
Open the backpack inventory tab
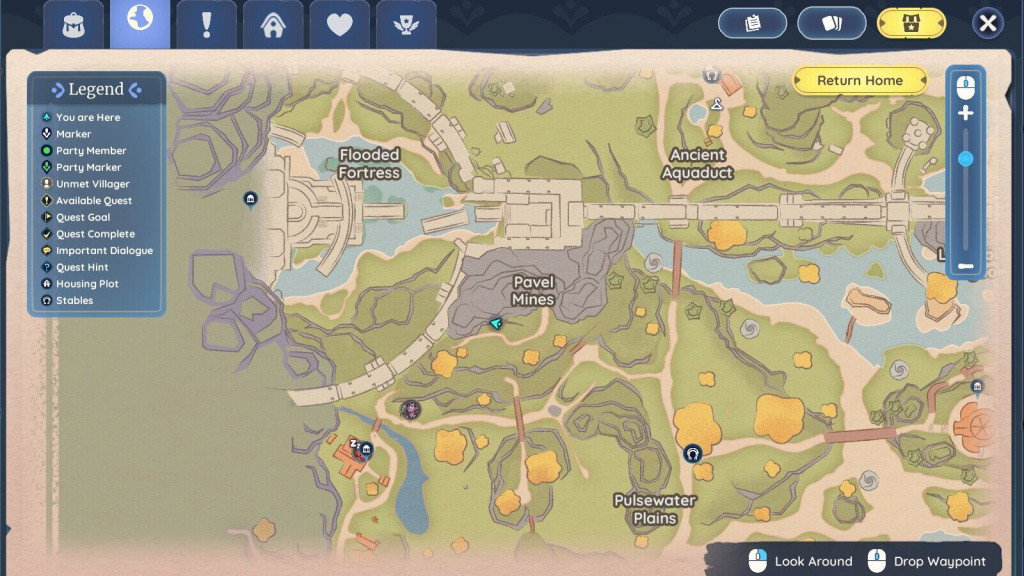(x=74, y=24)
